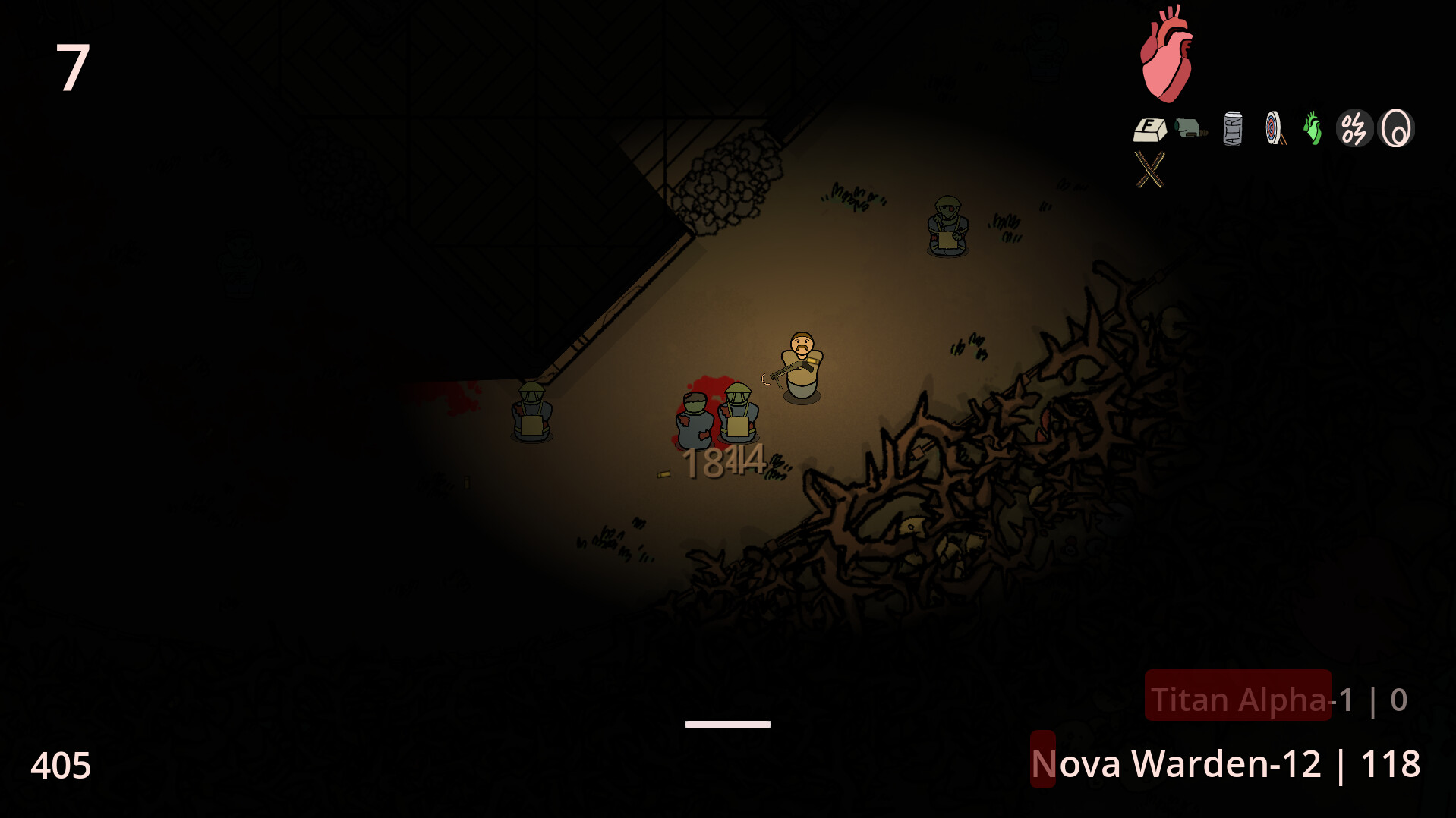Viewport: 1456px width, 818px height.
Task: Click the green heart status icon
Action: tap(1313, 128)
